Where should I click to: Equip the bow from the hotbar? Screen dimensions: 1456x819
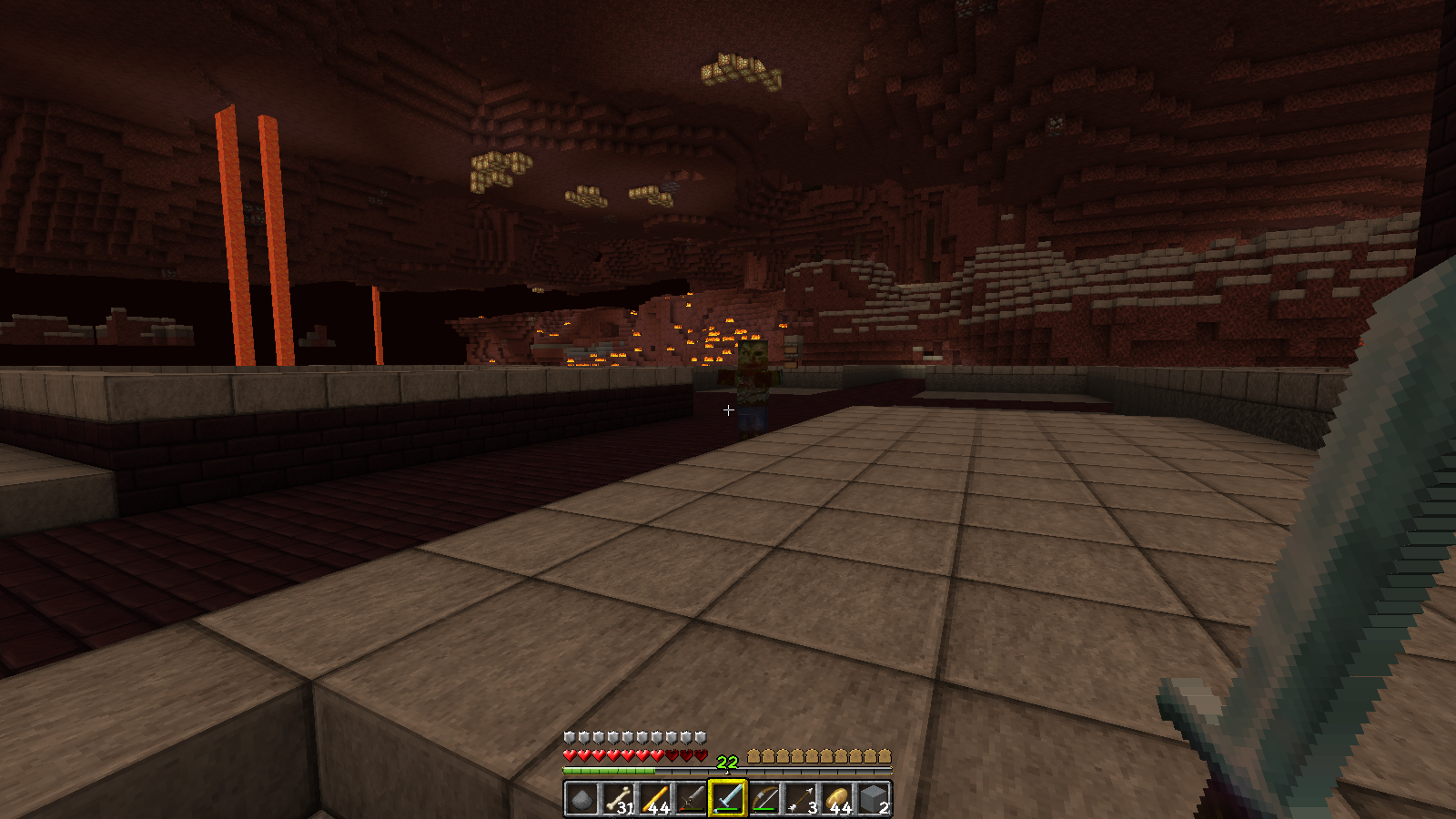click(x=763, y=799)
